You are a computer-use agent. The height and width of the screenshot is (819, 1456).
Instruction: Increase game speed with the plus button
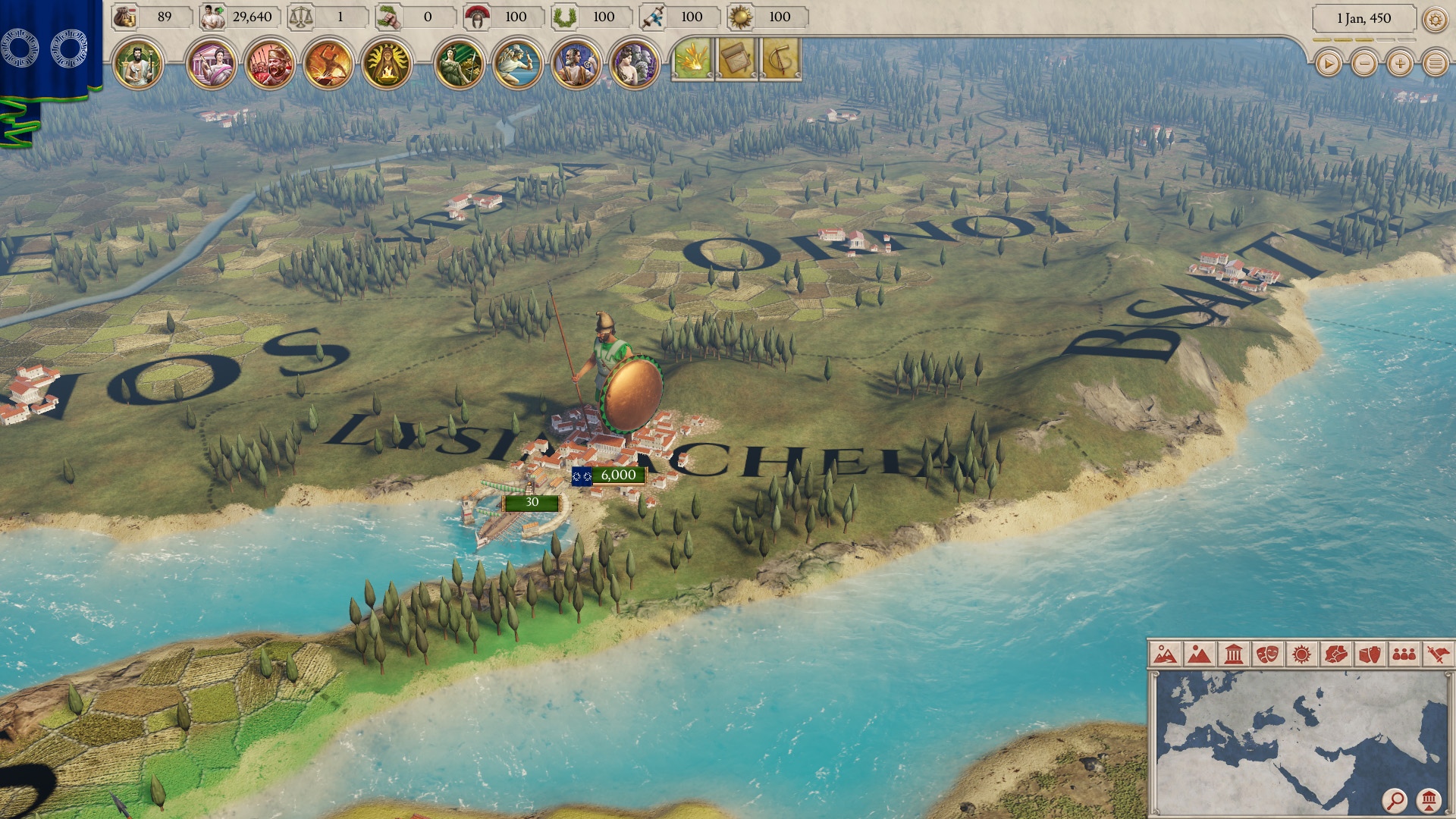tap(1400, 64)
